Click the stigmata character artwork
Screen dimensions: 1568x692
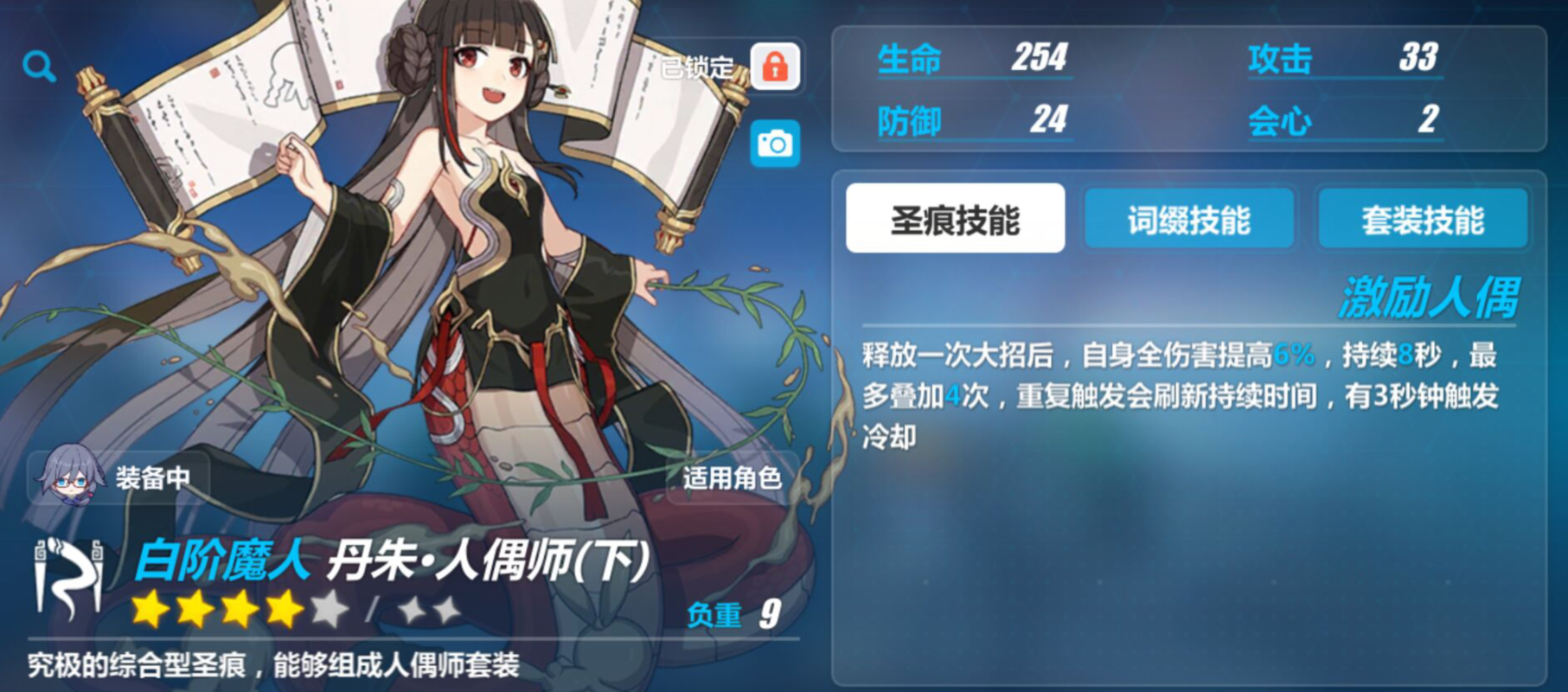click(x=450, y=303)
